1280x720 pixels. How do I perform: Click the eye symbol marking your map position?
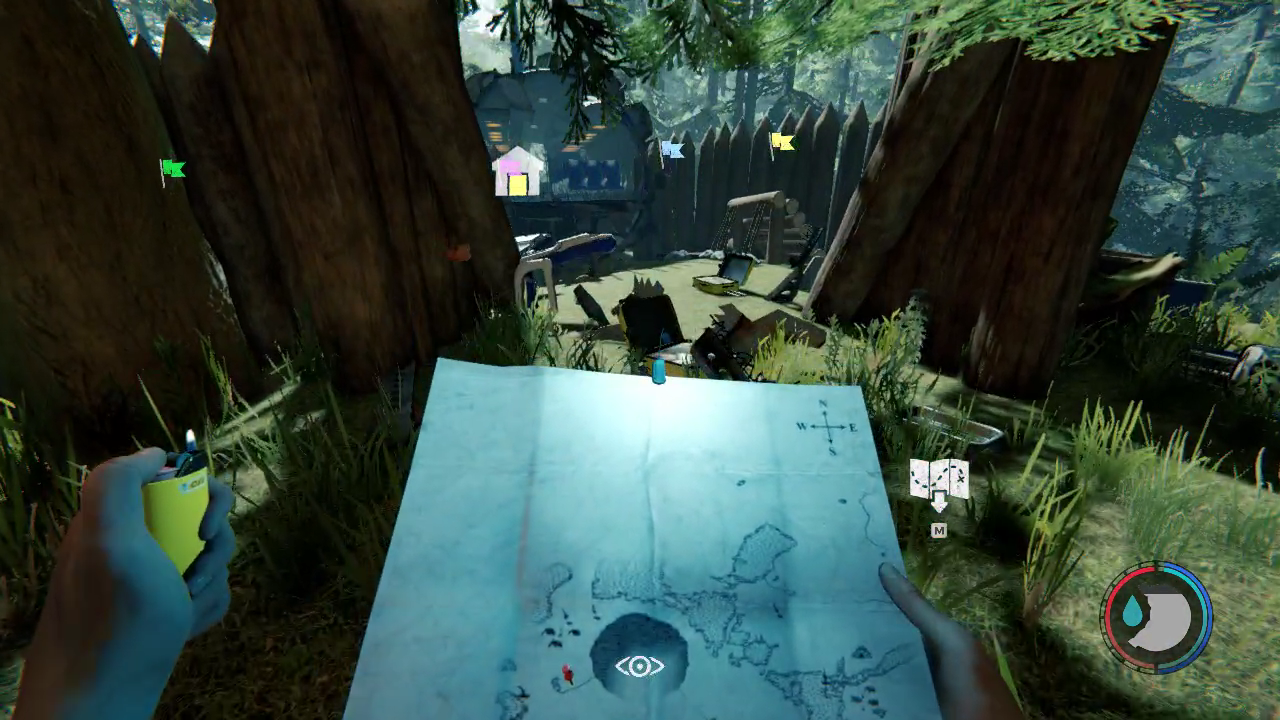[640, 664]
